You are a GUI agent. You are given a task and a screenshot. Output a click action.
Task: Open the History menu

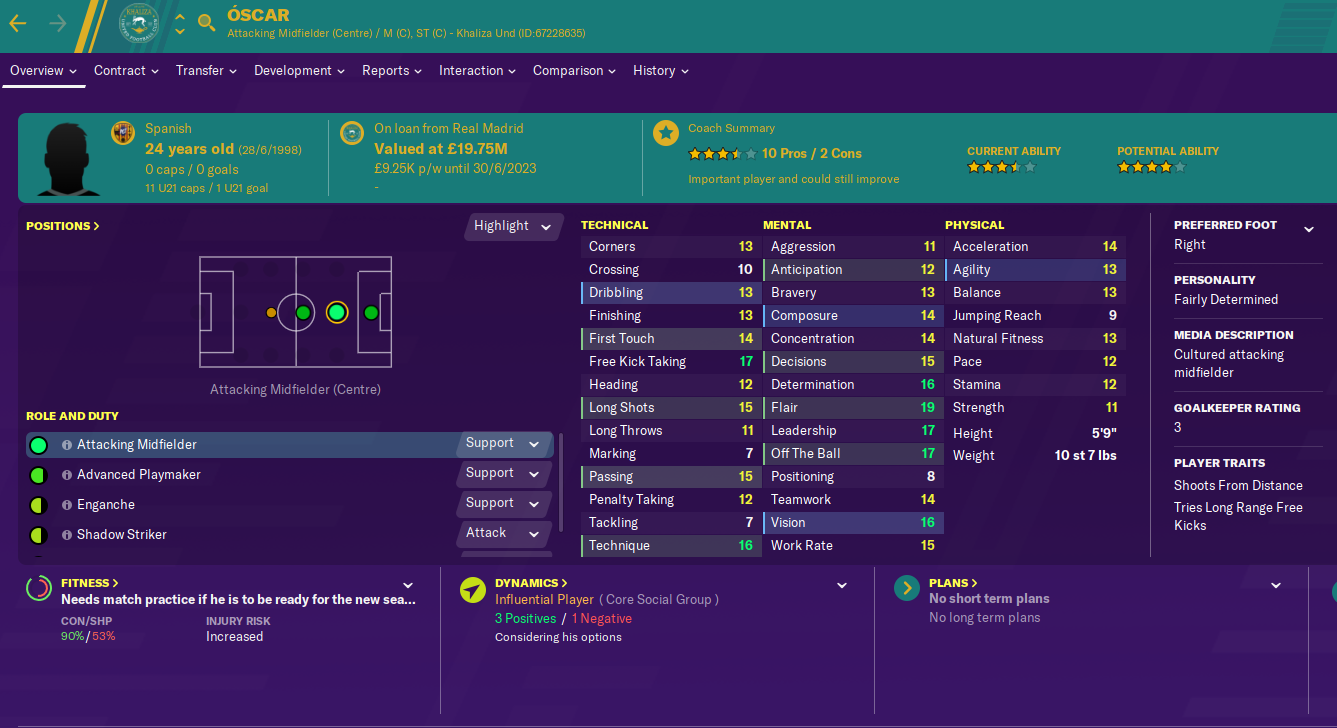click(660, 71)
